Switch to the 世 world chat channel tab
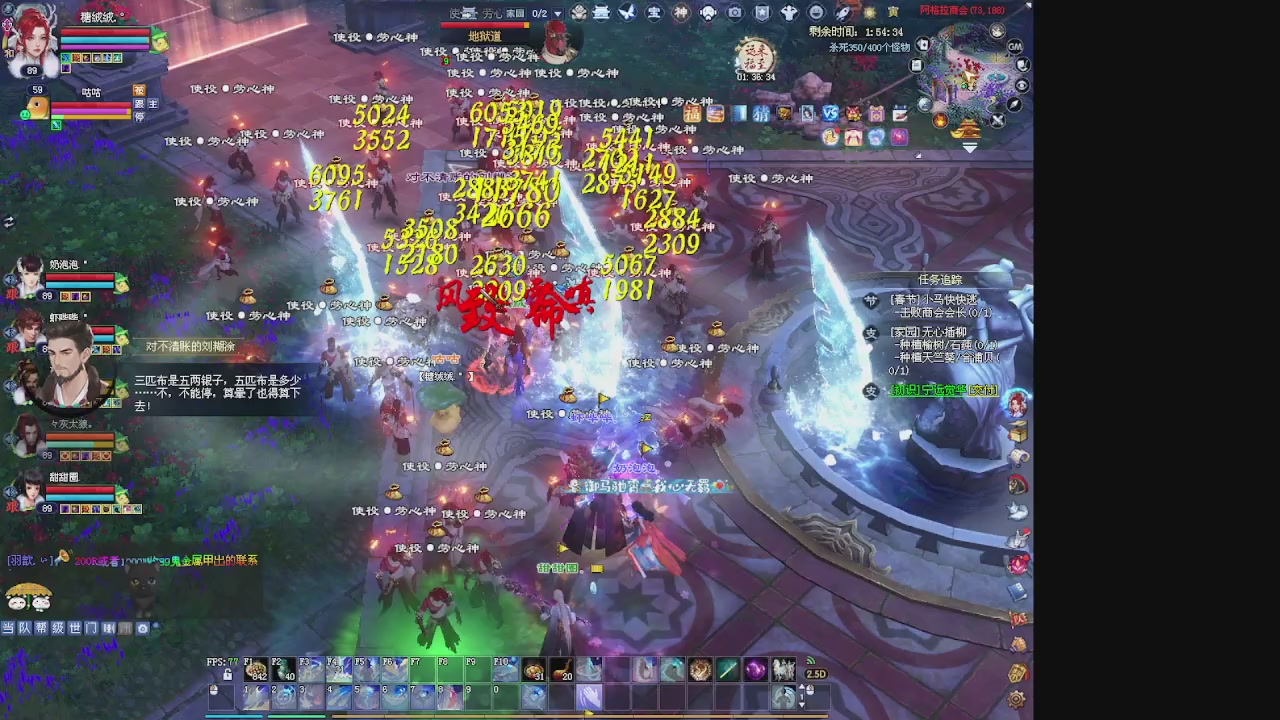 coord(77,628)
